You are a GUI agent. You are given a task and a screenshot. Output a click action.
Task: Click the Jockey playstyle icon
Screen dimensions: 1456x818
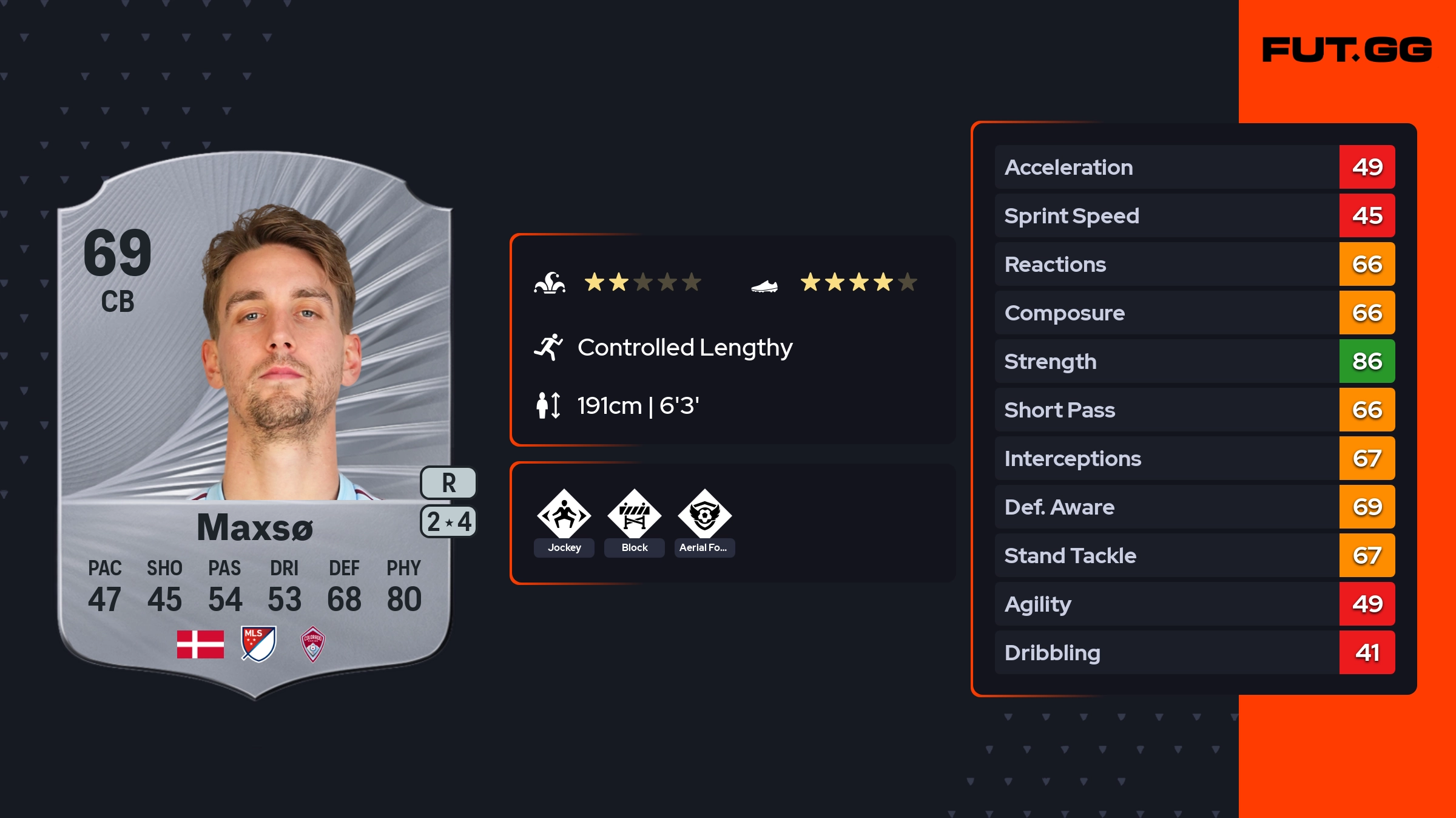564,515
